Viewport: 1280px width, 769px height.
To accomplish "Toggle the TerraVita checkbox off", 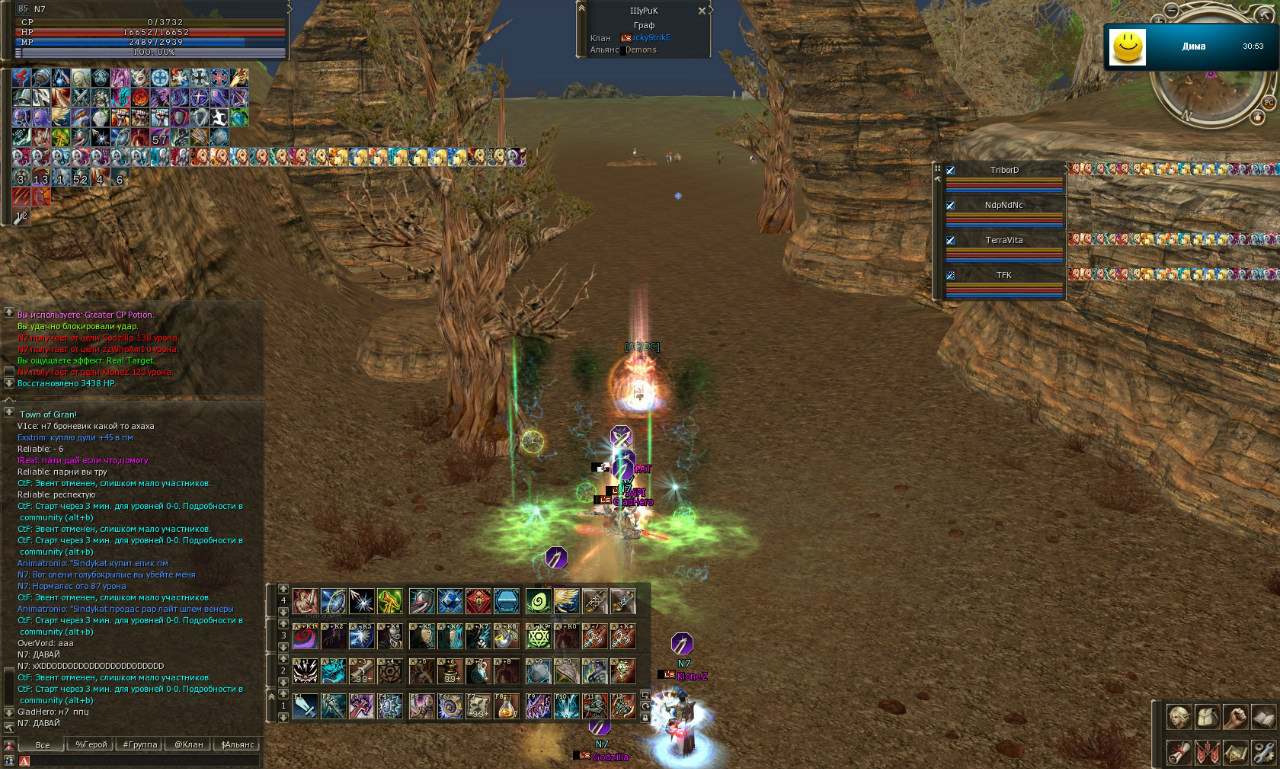I will [950, 241].
